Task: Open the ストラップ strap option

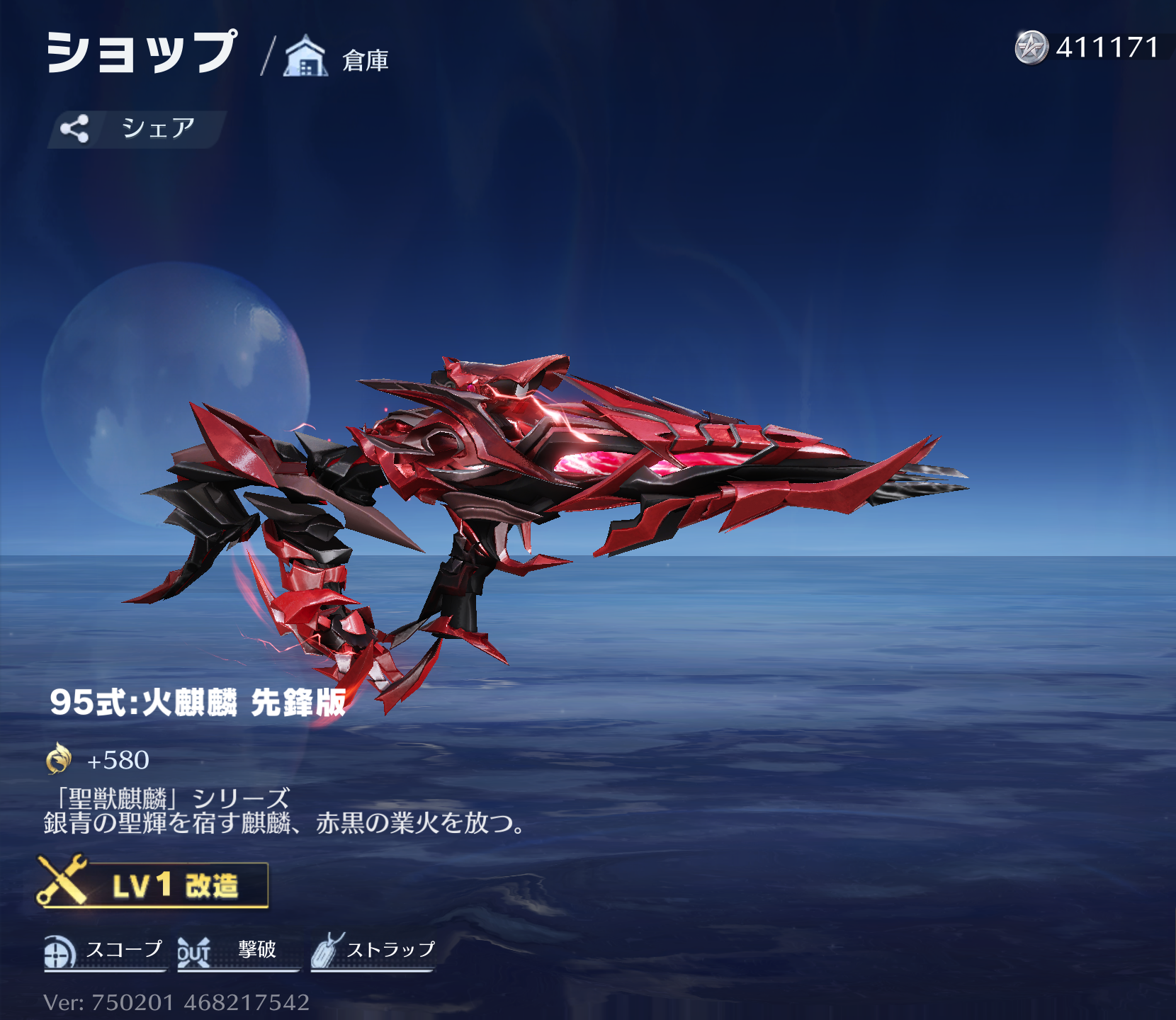Action: tap(373, 951)
